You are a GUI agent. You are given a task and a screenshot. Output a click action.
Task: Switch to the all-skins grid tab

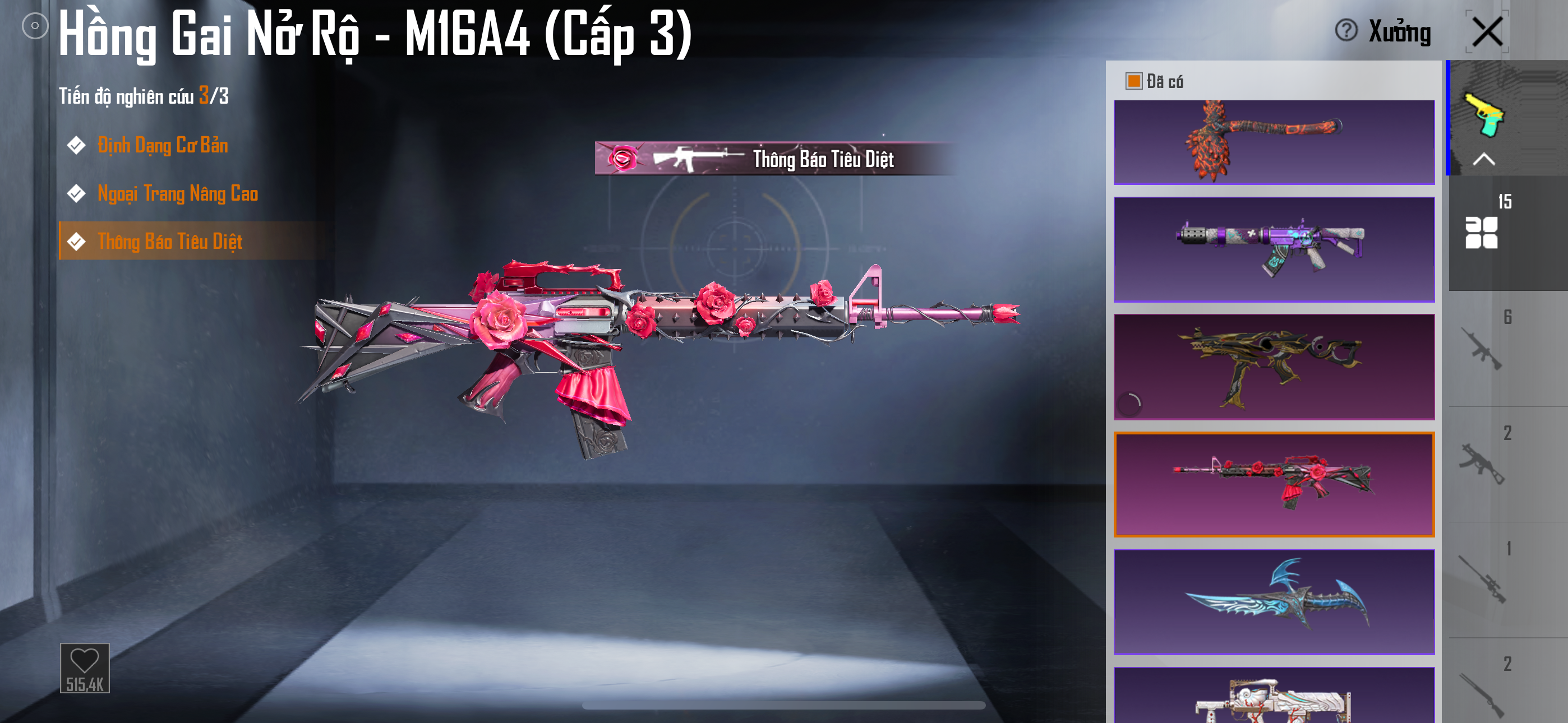1482,233
